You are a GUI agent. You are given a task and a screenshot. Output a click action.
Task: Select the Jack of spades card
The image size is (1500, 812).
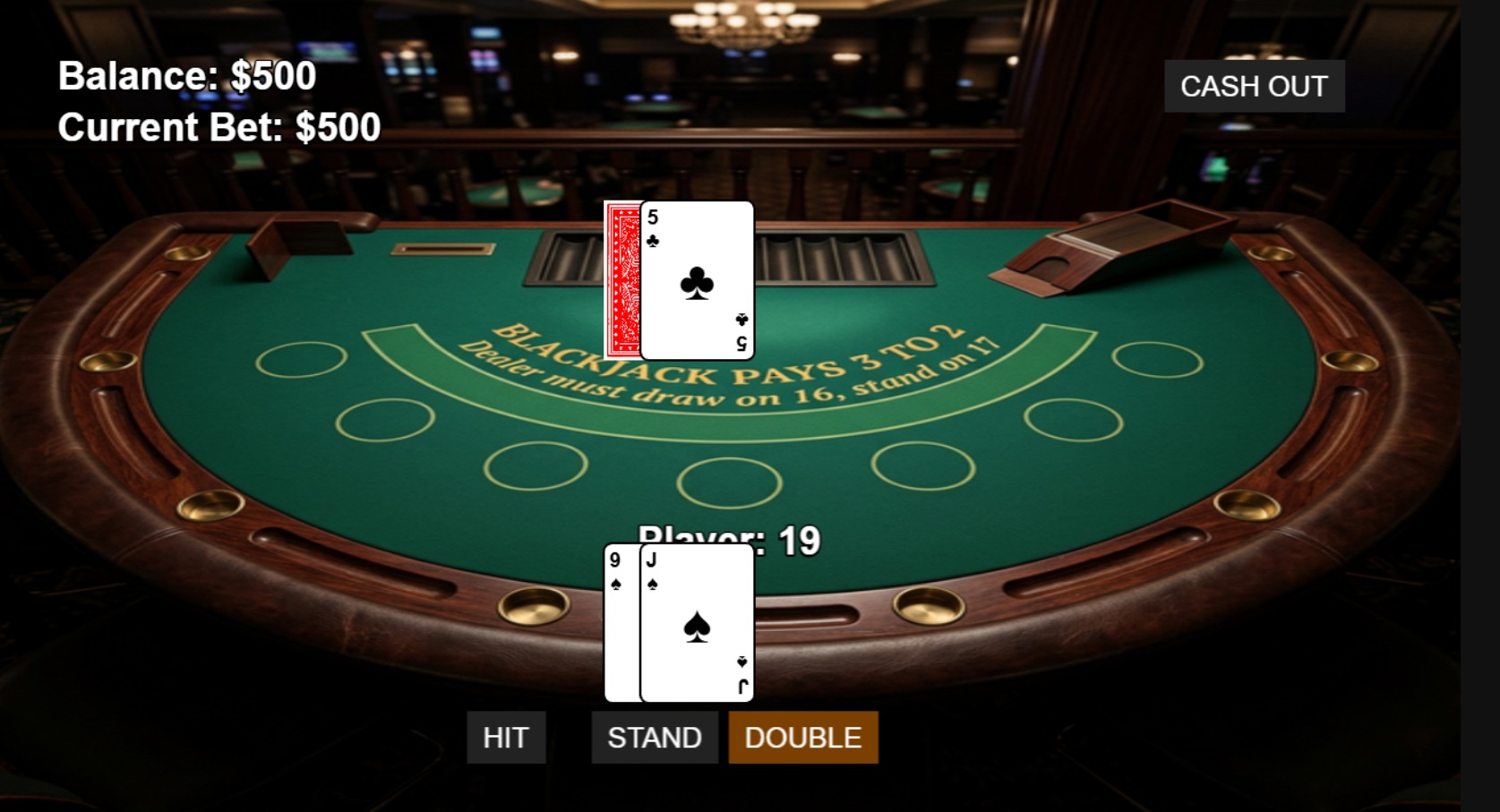697,622
